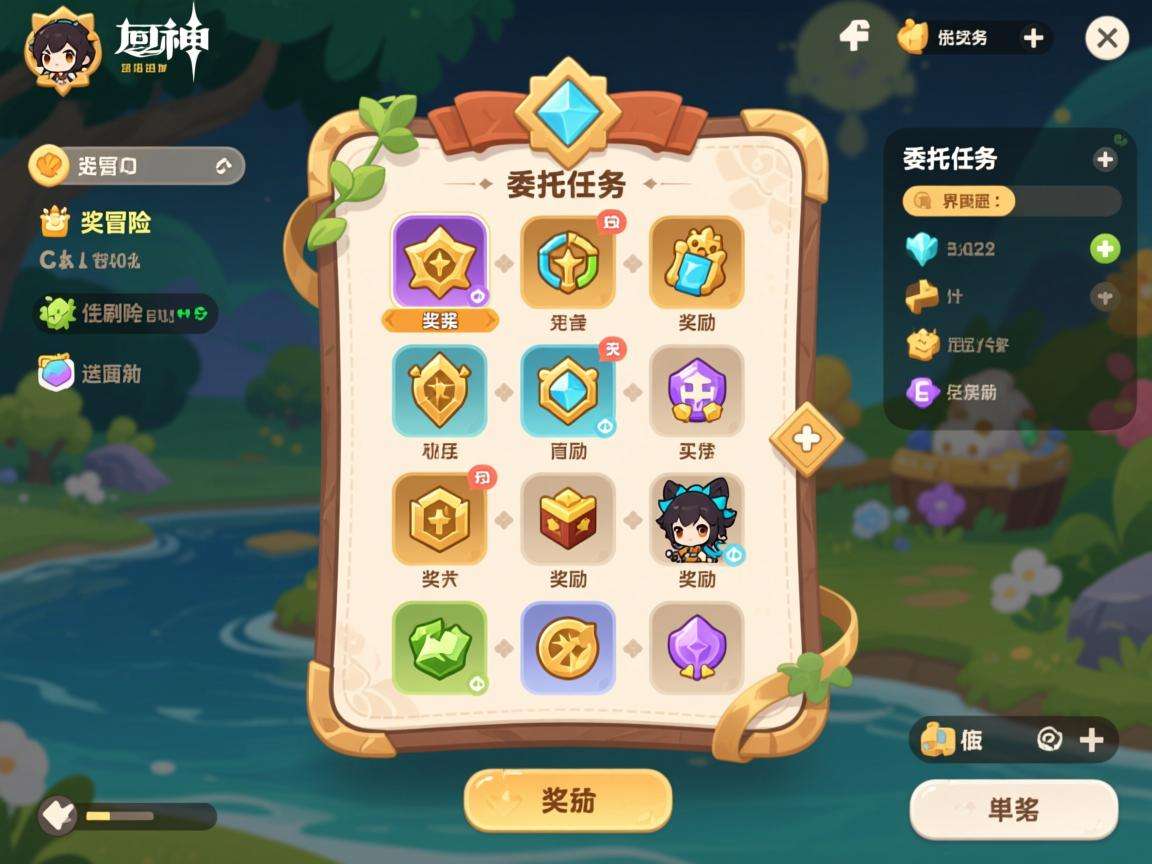Click the orange button below the quest board
This screenshot has height=864, width=1152.
(x=567, y=800)
